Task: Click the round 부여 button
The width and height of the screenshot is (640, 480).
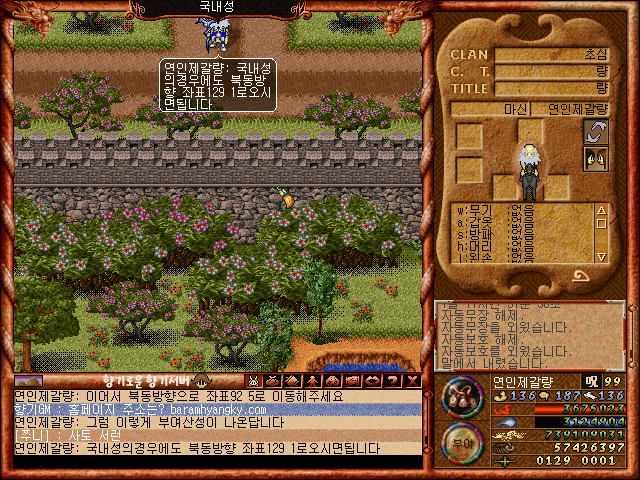Action: (461, 442)
